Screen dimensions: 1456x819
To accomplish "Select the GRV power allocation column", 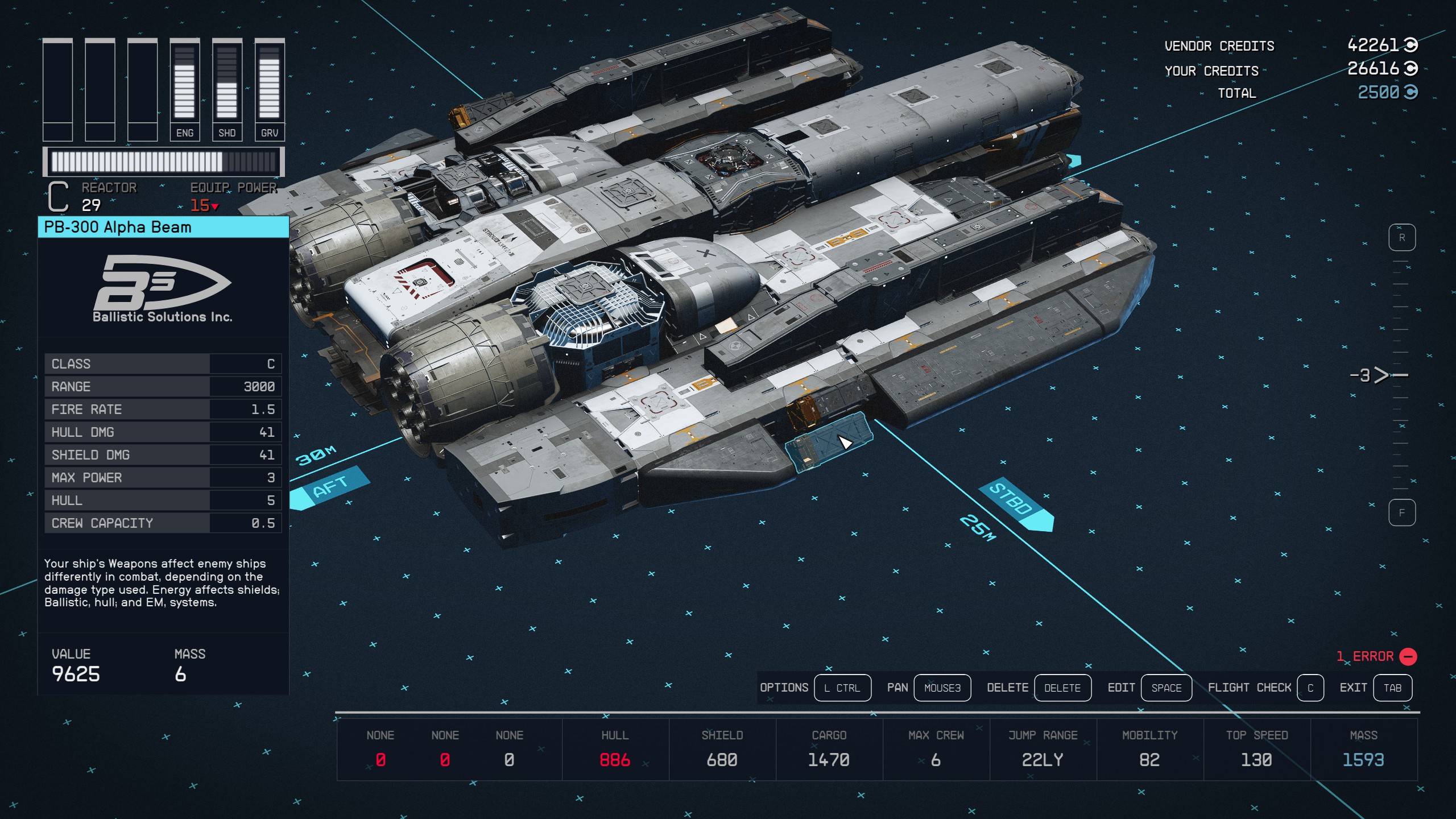I will click(x=270, y=90).
